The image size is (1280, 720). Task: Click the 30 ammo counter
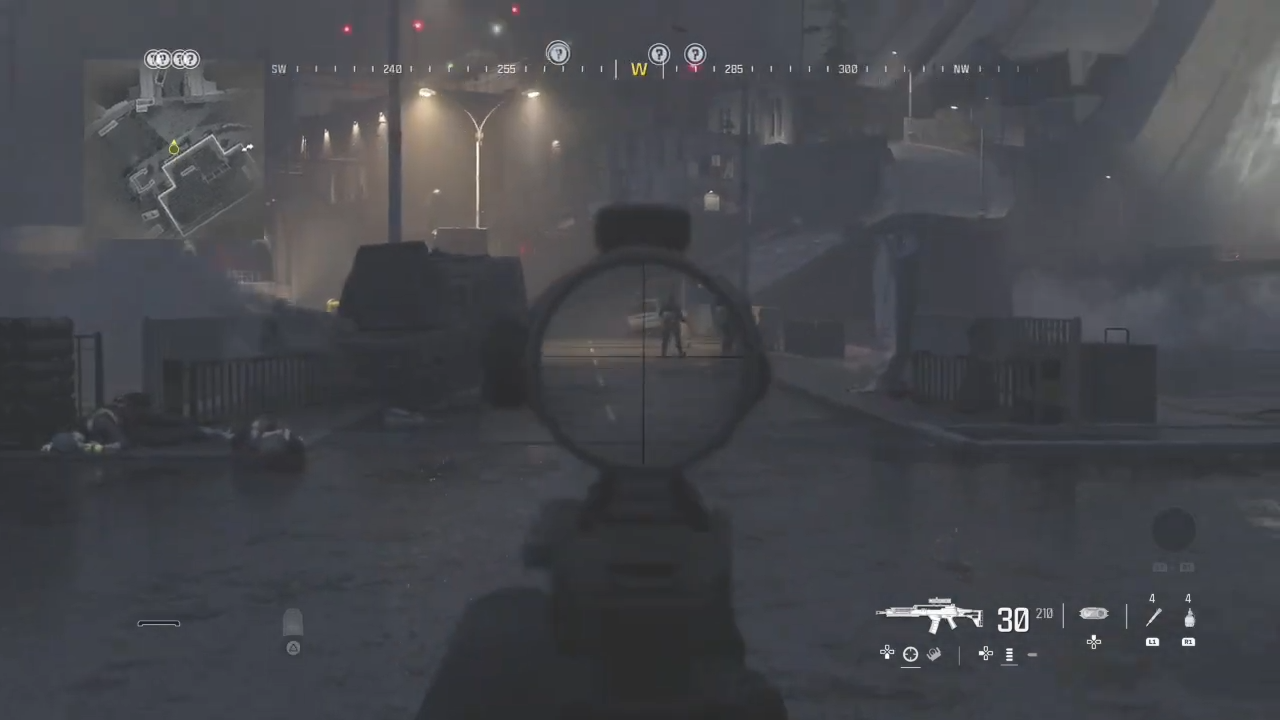(1013, 618)
